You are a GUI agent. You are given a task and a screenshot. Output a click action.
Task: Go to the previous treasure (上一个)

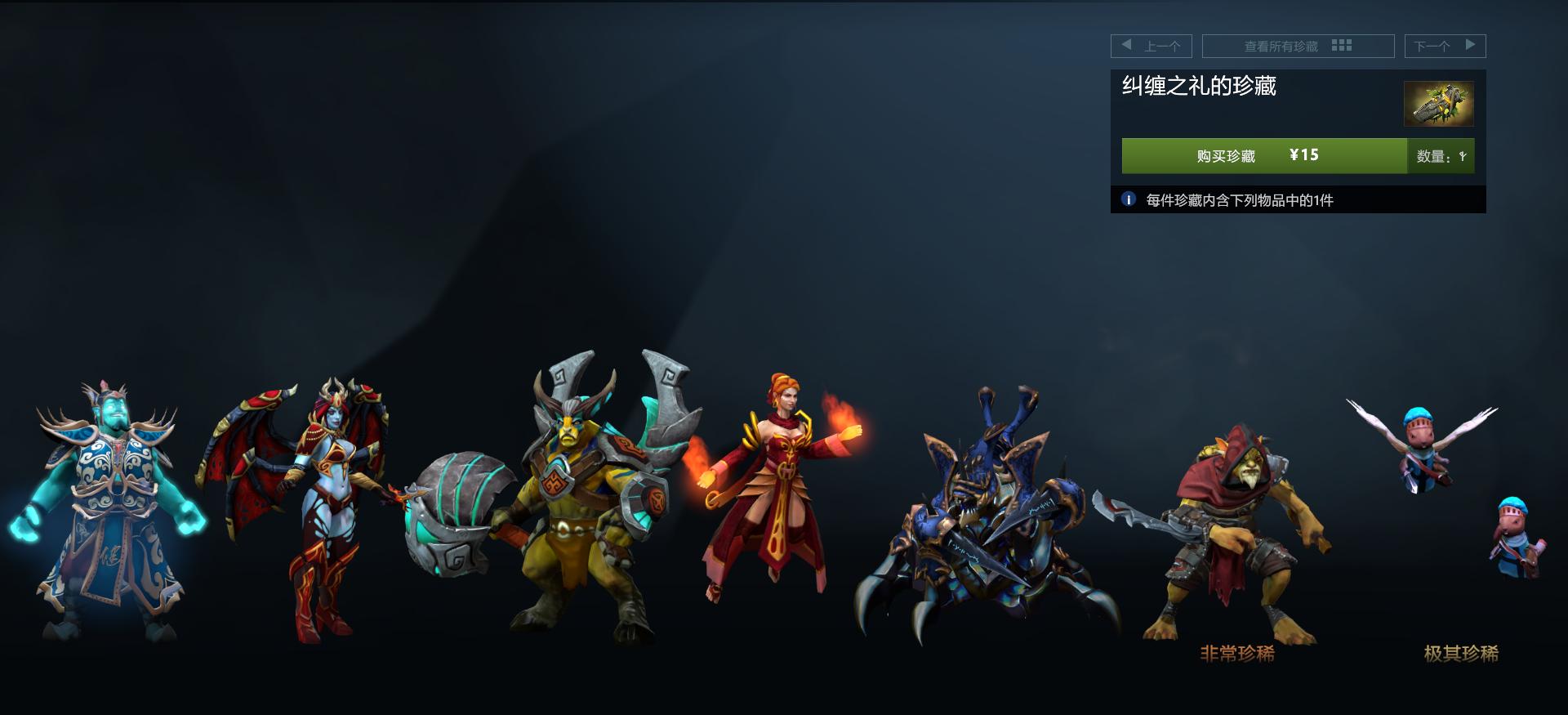click(x=1151, y=46)
